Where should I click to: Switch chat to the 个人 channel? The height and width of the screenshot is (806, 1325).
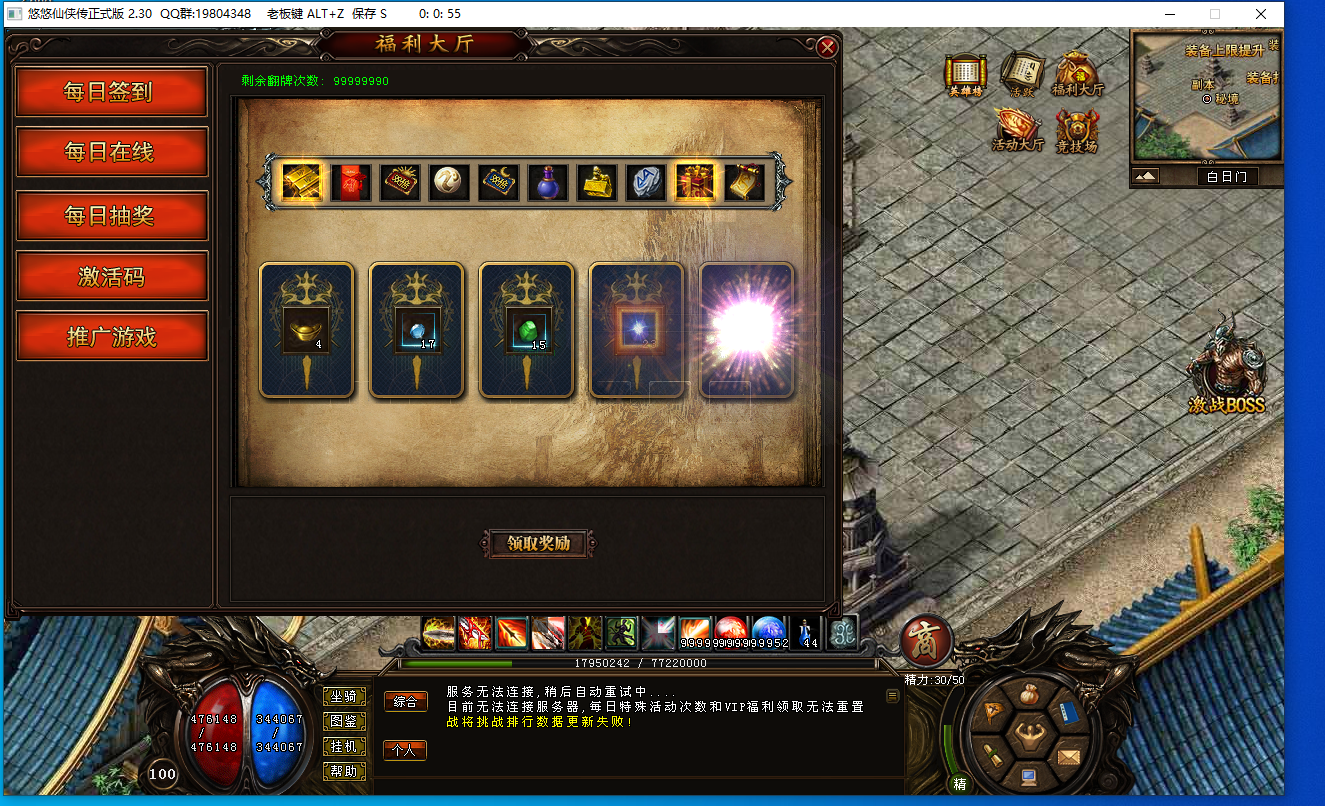[405, 750]
